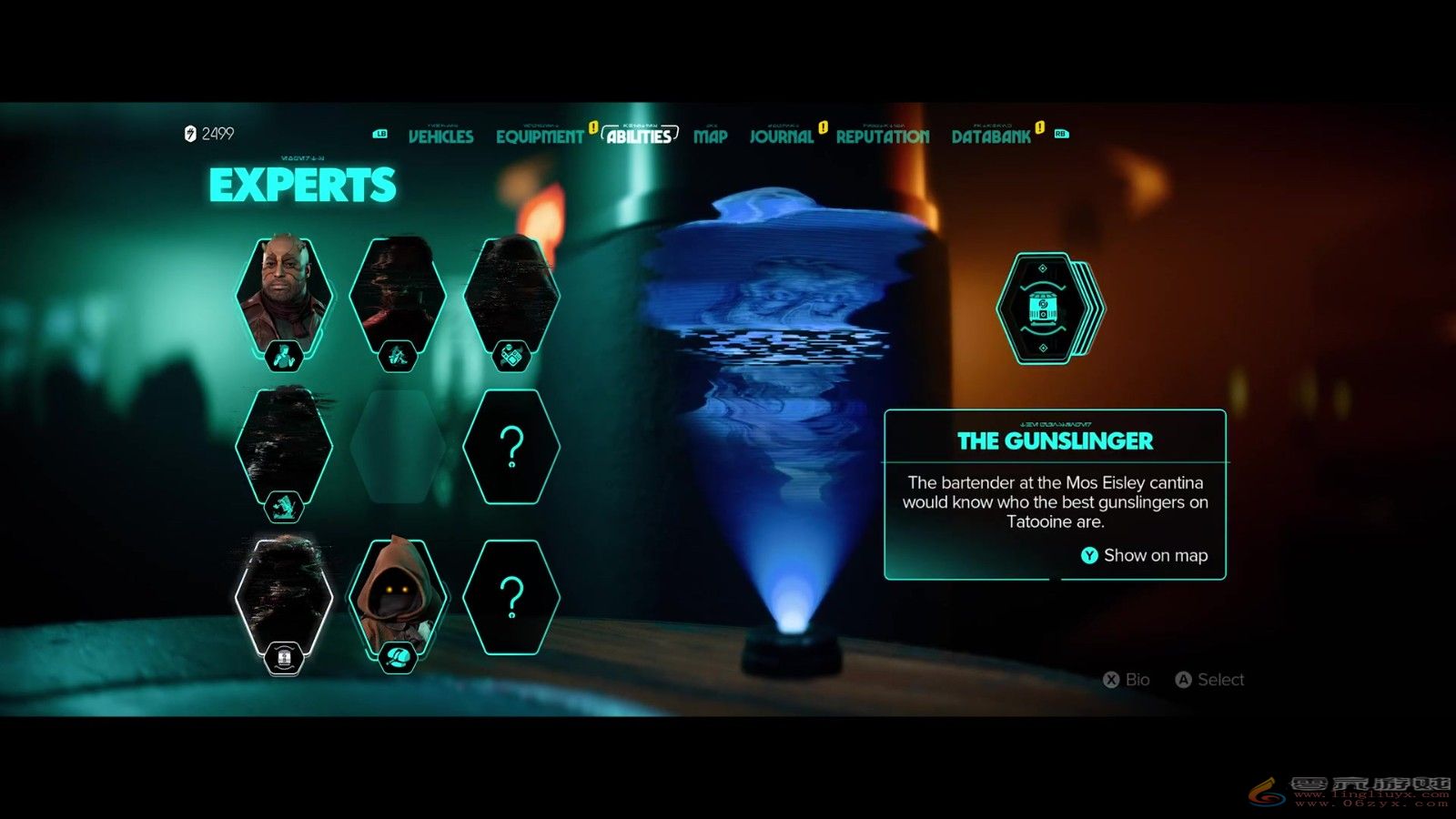
Task: Open the Databank tab
Action: coord(991,136)
